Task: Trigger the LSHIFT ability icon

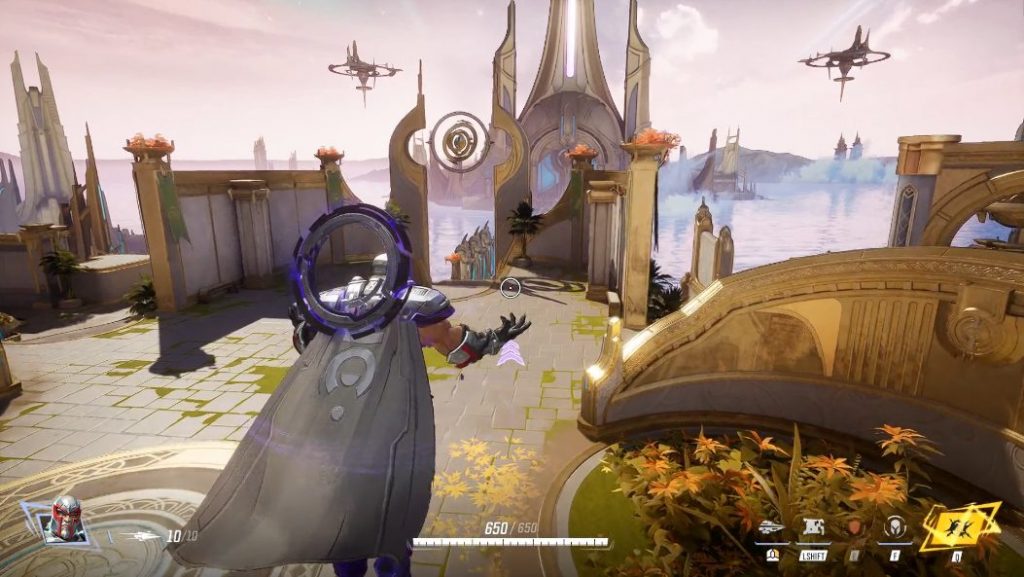Action: (x=812, y=527)
